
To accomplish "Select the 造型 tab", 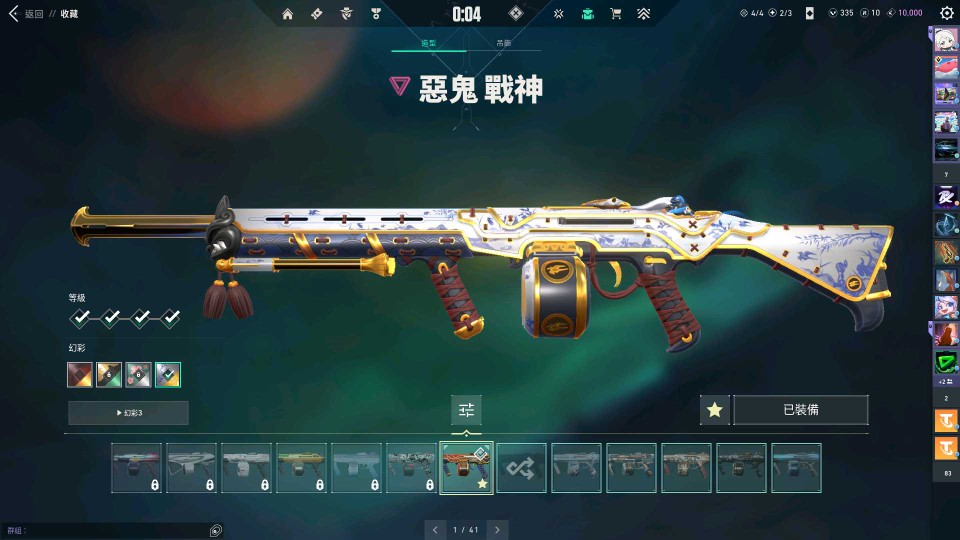I will tap(429, 44).
